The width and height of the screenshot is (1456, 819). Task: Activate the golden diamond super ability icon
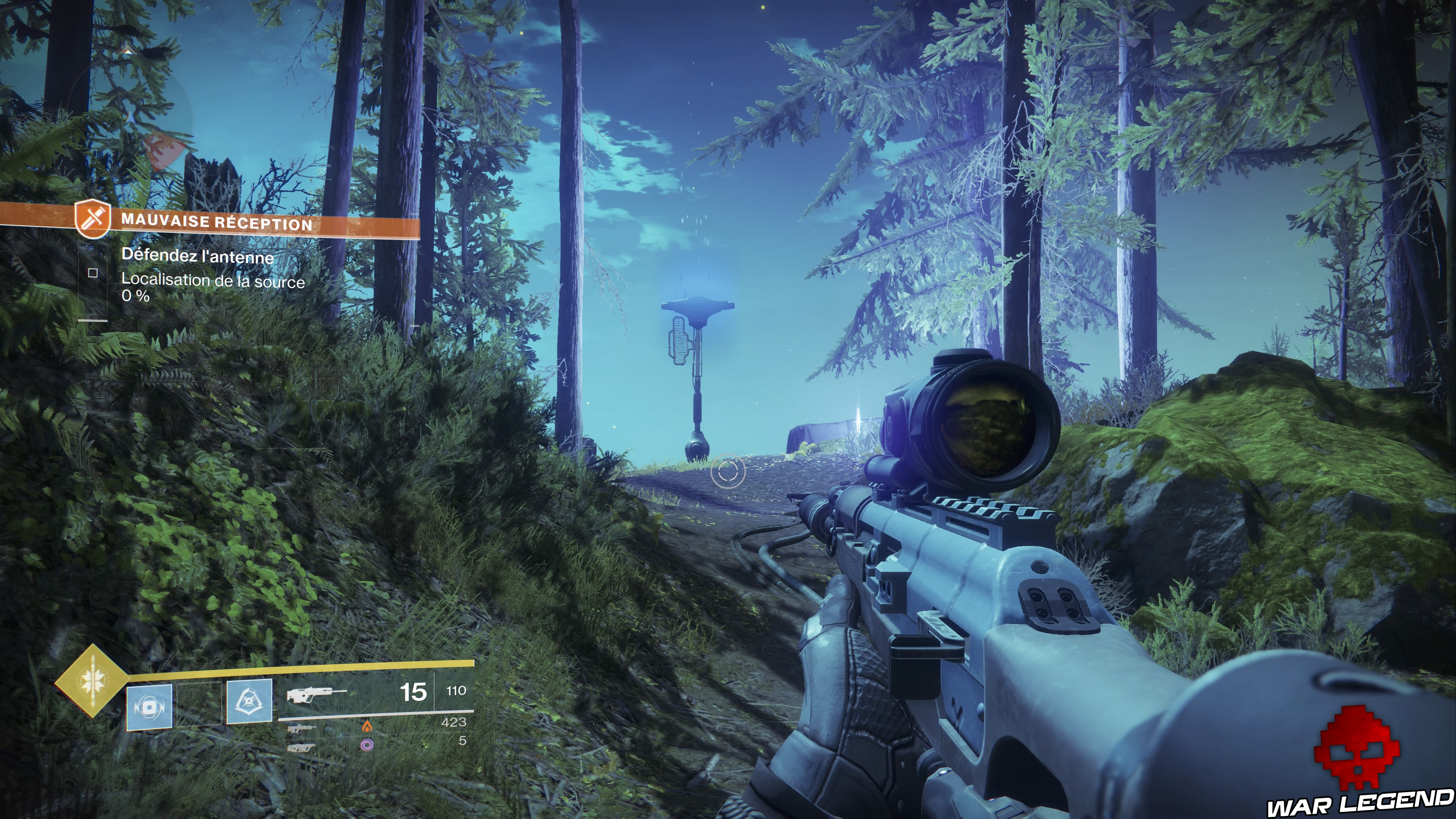tap(92, 681)
